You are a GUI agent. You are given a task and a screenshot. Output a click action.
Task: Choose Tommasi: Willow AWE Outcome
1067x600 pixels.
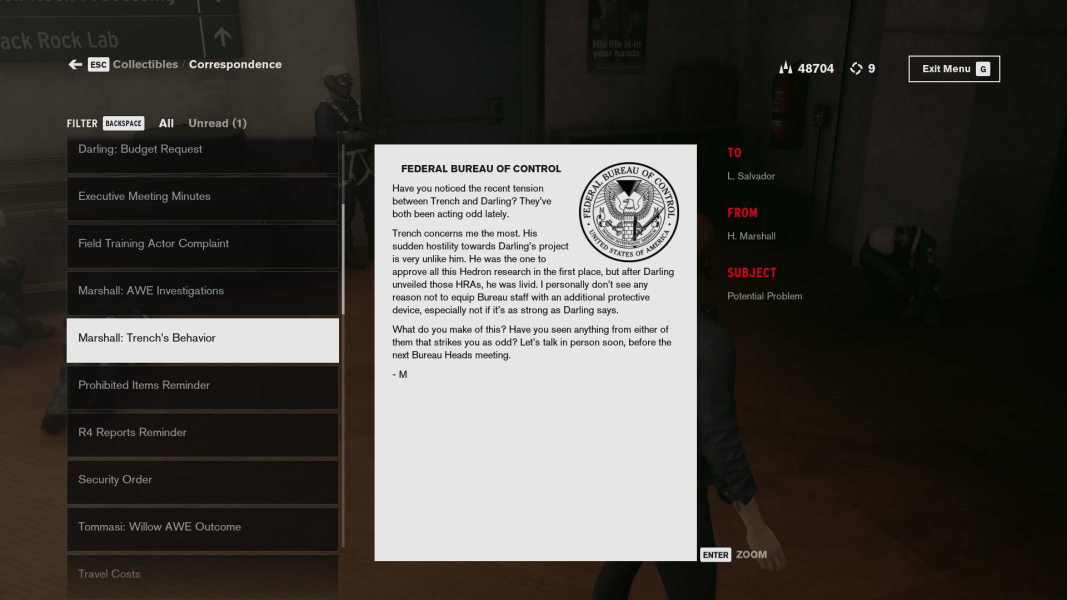tap(202, 527)
